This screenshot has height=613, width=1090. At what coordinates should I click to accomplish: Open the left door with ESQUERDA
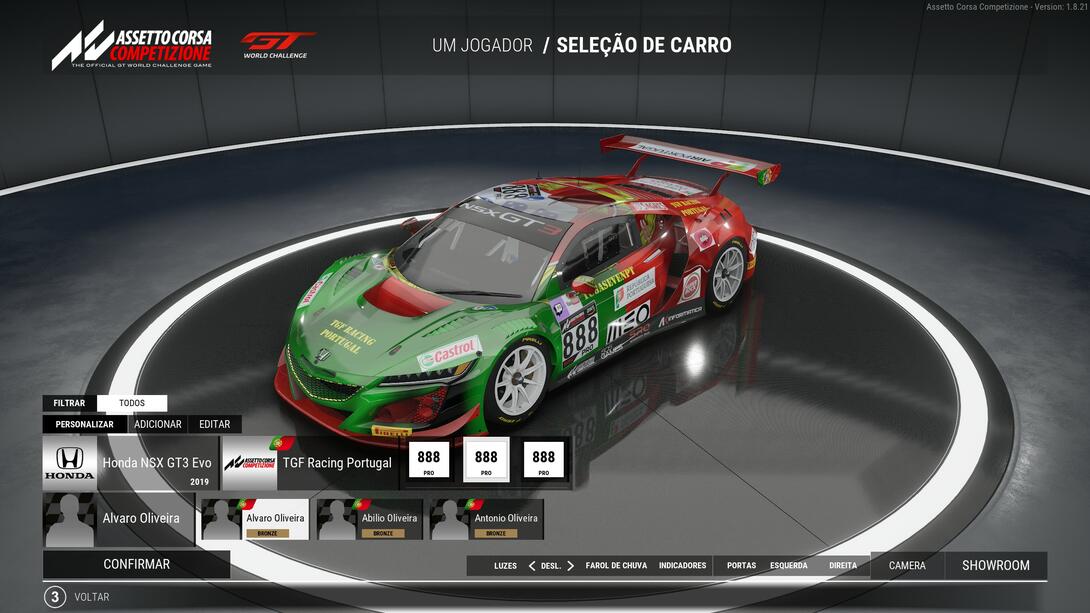[x=788, y=566]
